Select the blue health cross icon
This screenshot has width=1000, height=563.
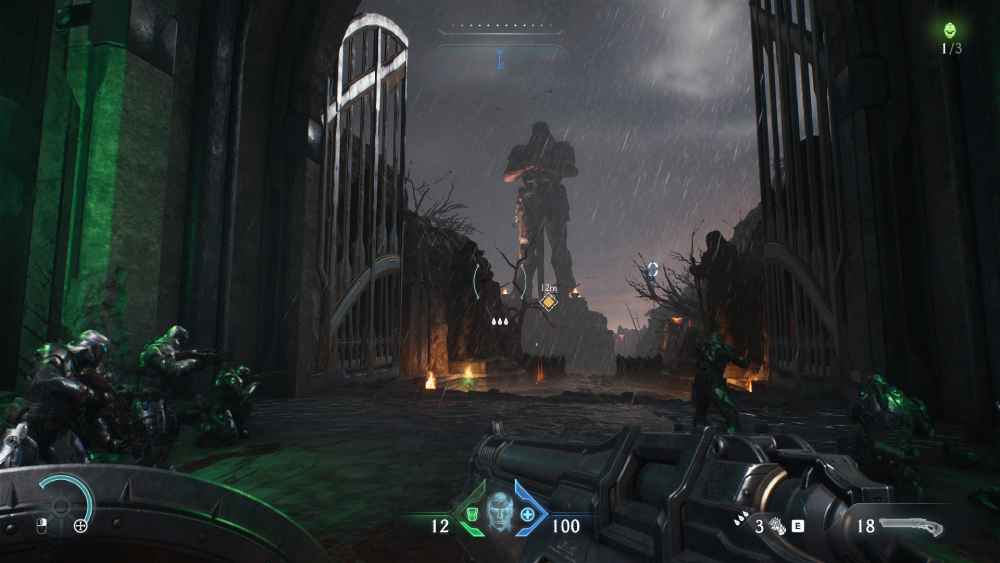527,515
